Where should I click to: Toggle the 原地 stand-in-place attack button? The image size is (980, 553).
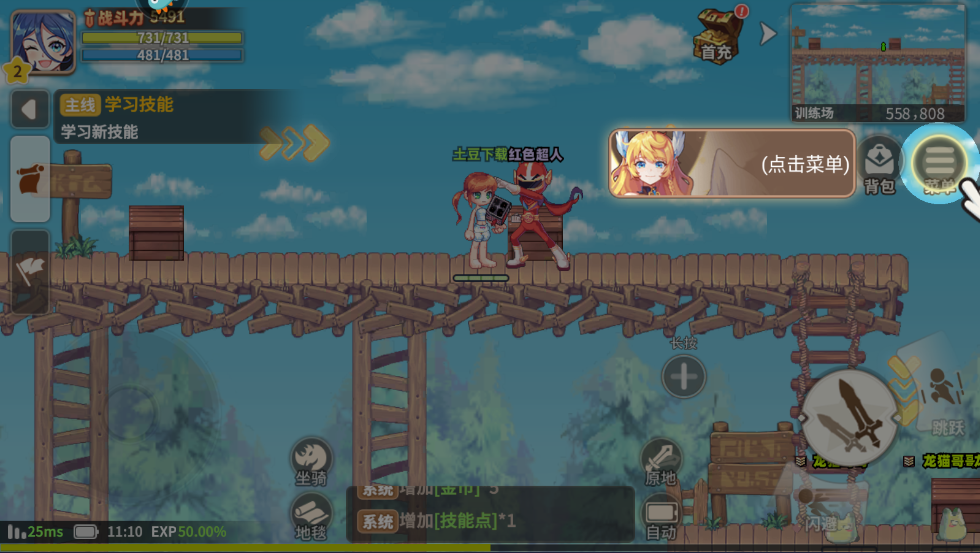click(x=661, y=461)
